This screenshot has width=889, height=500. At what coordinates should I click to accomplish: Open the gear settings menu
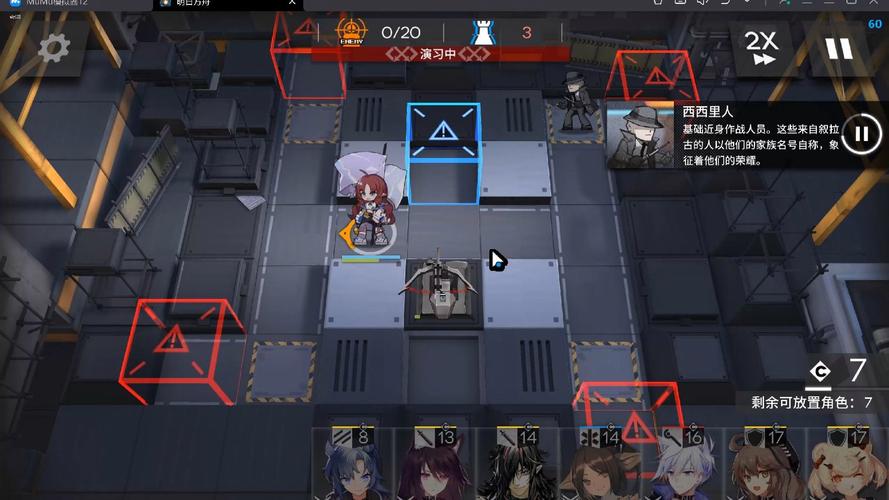pyautogui.click(x=52, y=46)
